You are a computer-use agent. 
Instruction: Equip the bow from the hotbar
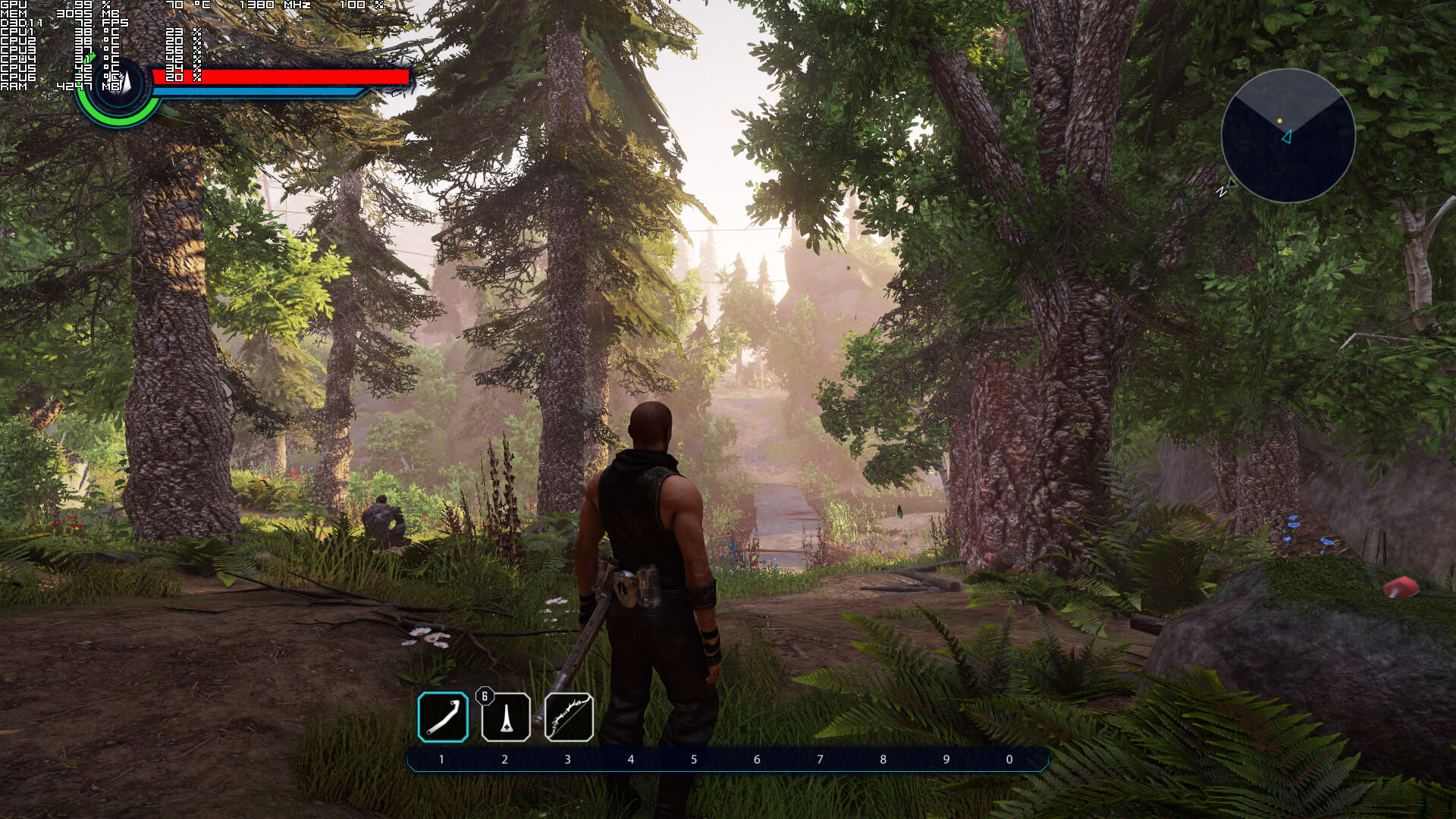569,717
